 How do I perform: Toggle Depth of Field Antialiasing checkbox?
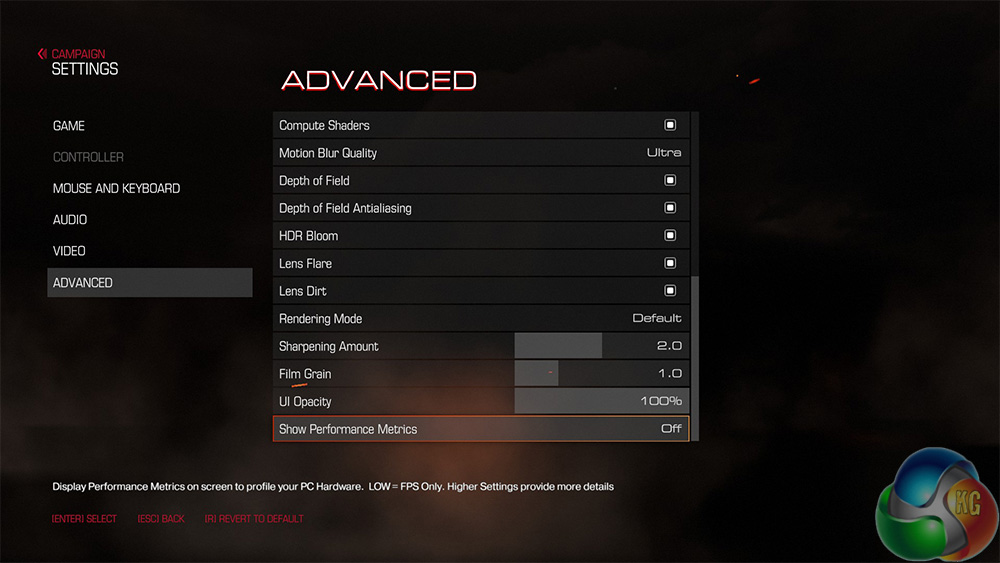670,208
